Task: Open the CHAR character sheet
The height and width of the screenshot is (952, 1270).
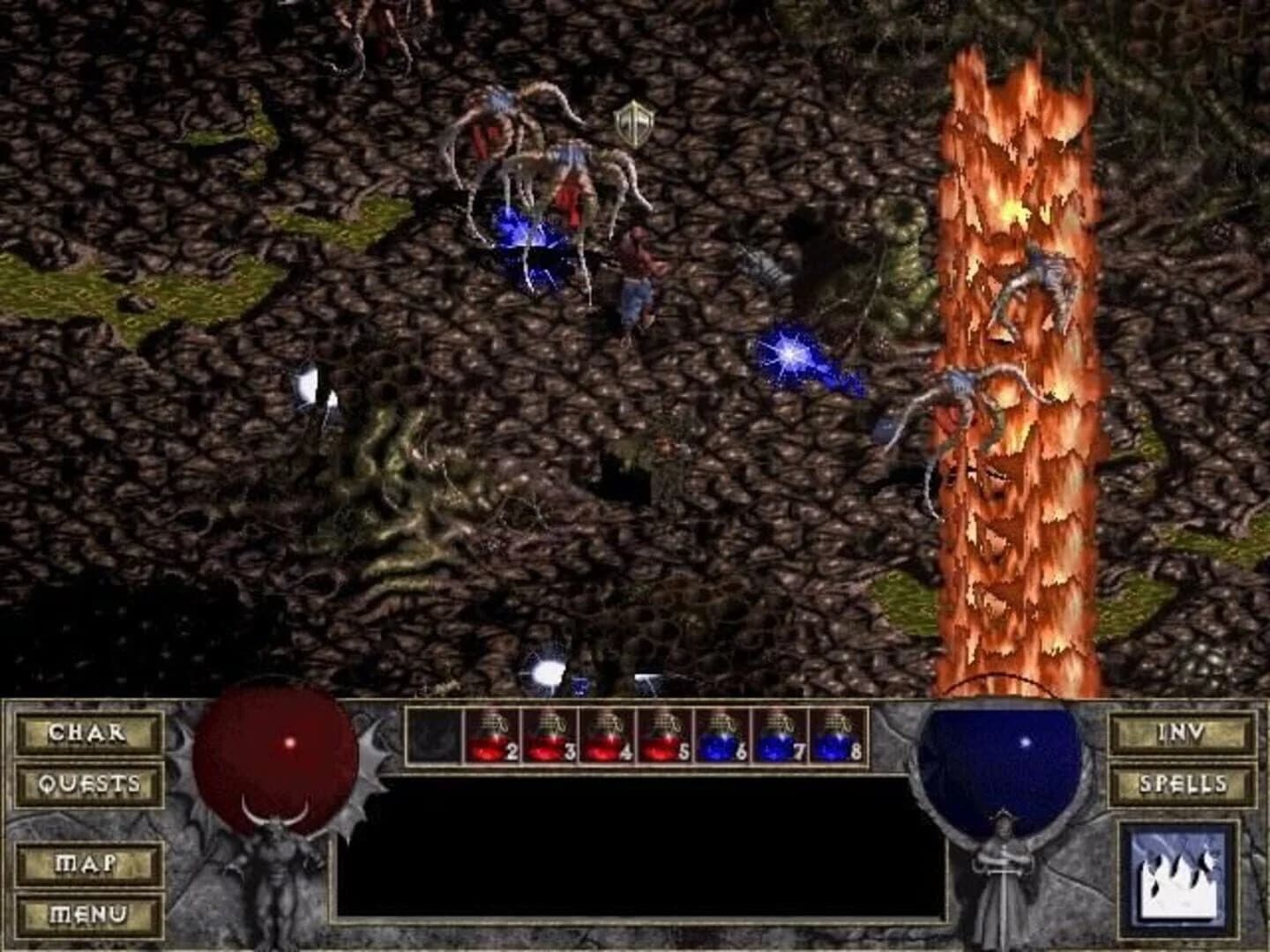Action: (88, 733)
